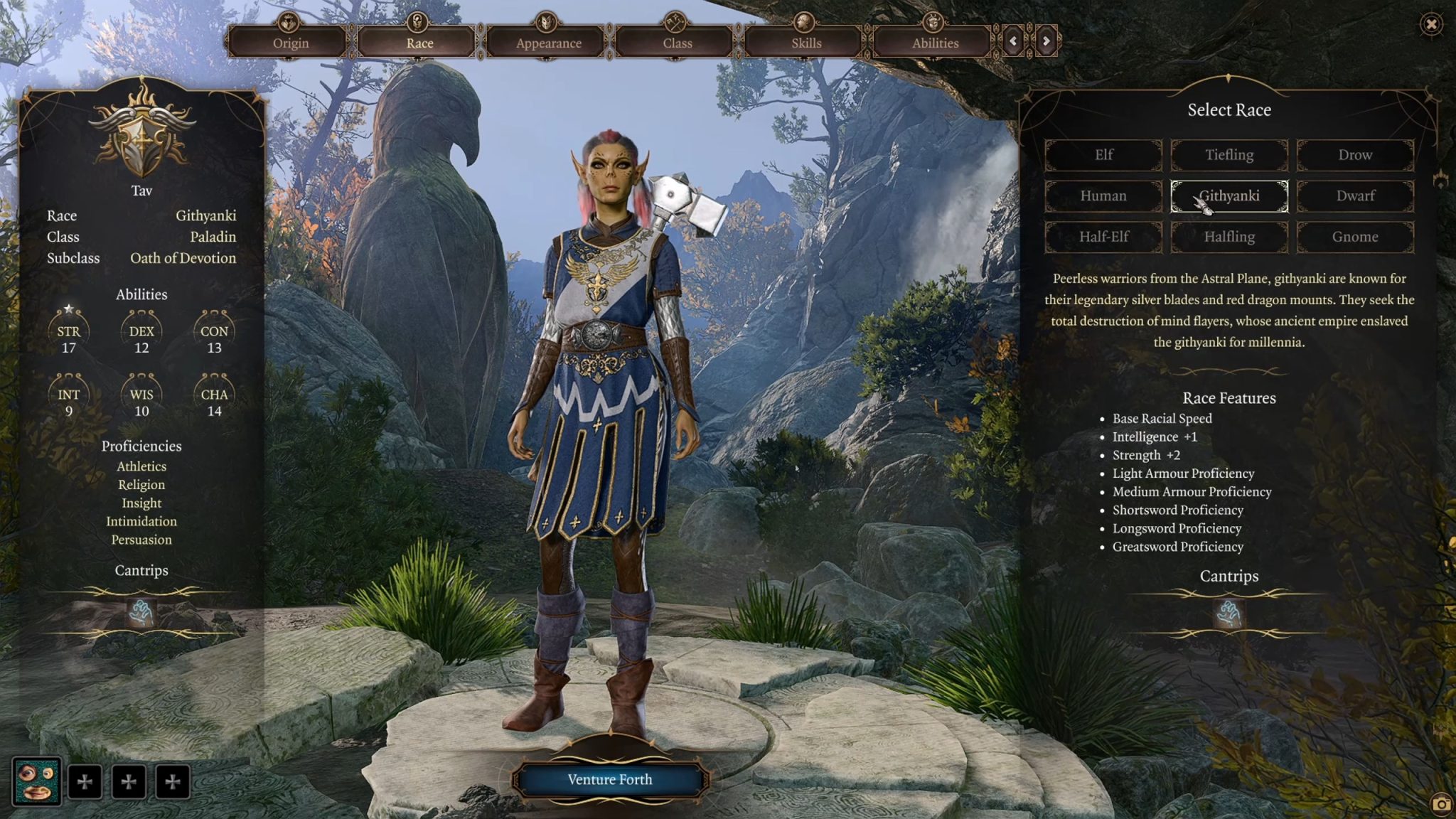
Task: Close the character creation screen
Action: point(1431,25)
